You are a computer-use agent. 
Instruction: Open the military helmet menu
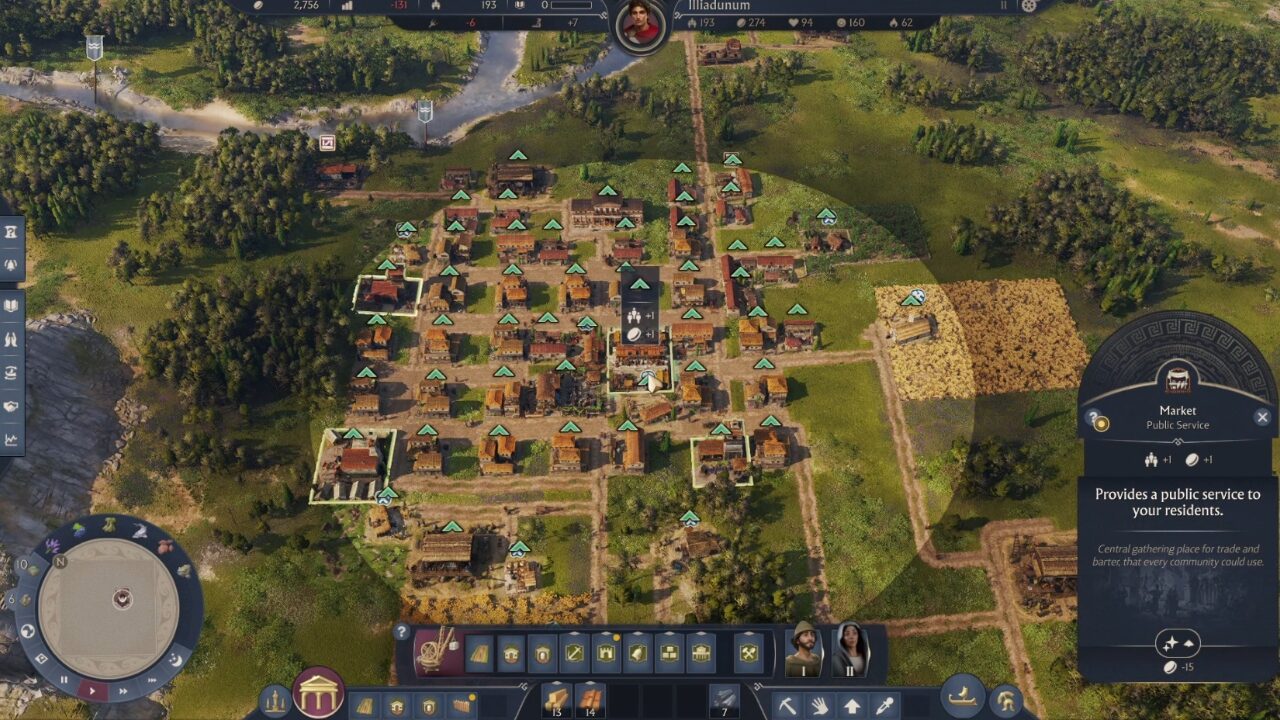pyautogui.click(x=1005, y=701)
